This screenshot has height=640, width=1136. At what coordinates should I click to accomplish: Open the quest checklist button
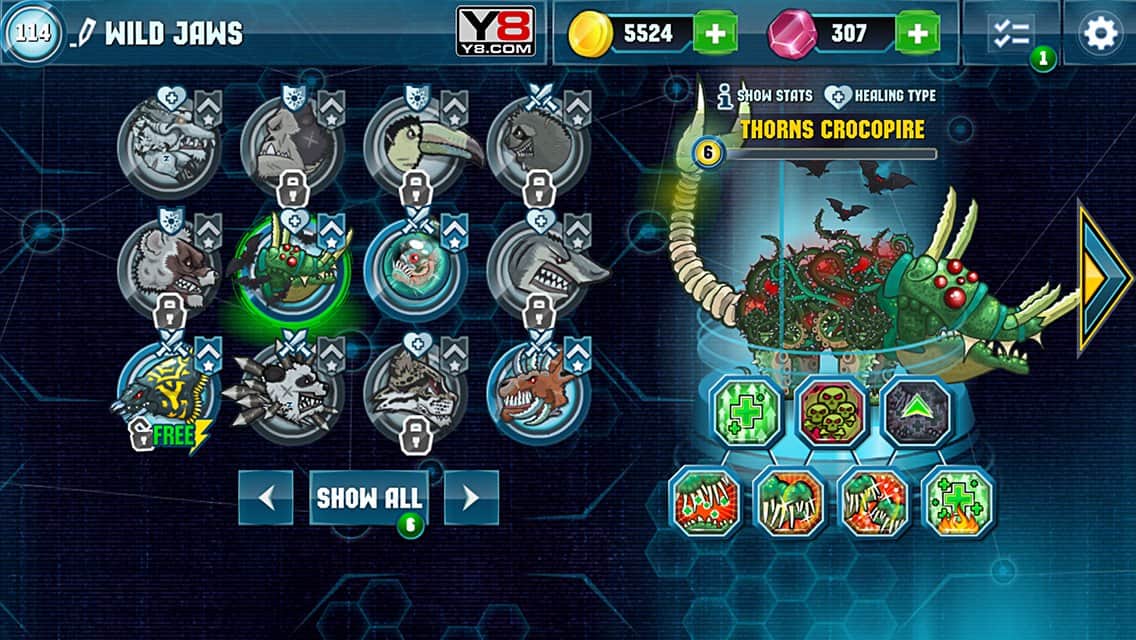coord(1011,34)
